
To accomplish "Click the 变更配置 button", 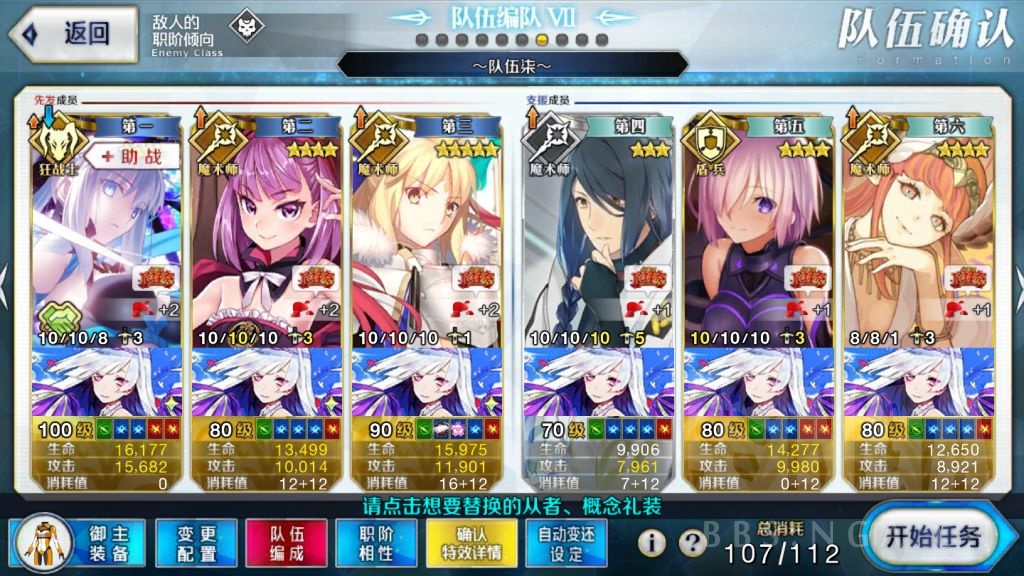I will pyautogui.click(x=196, y=543).
